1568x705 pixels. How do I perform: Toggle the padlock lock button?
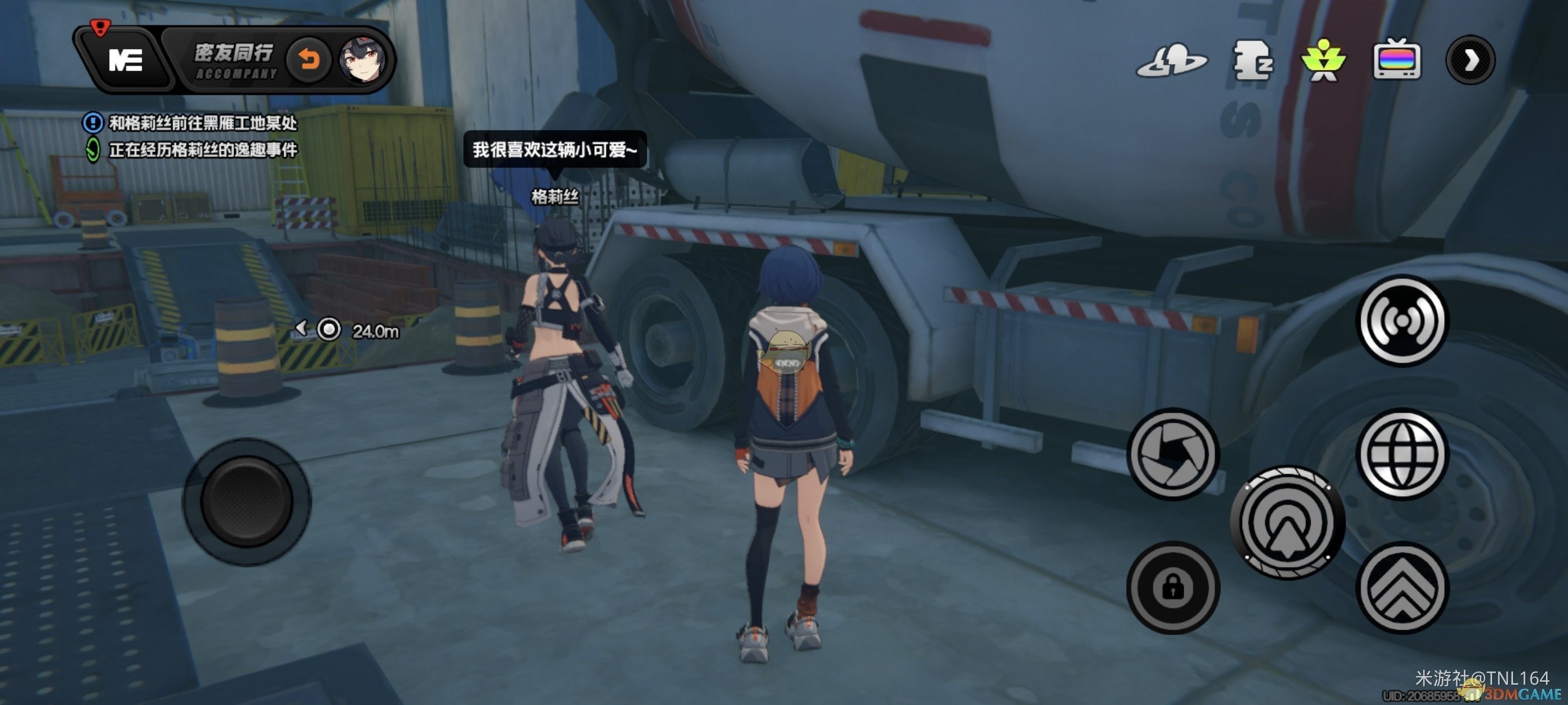coord(1173,588)
